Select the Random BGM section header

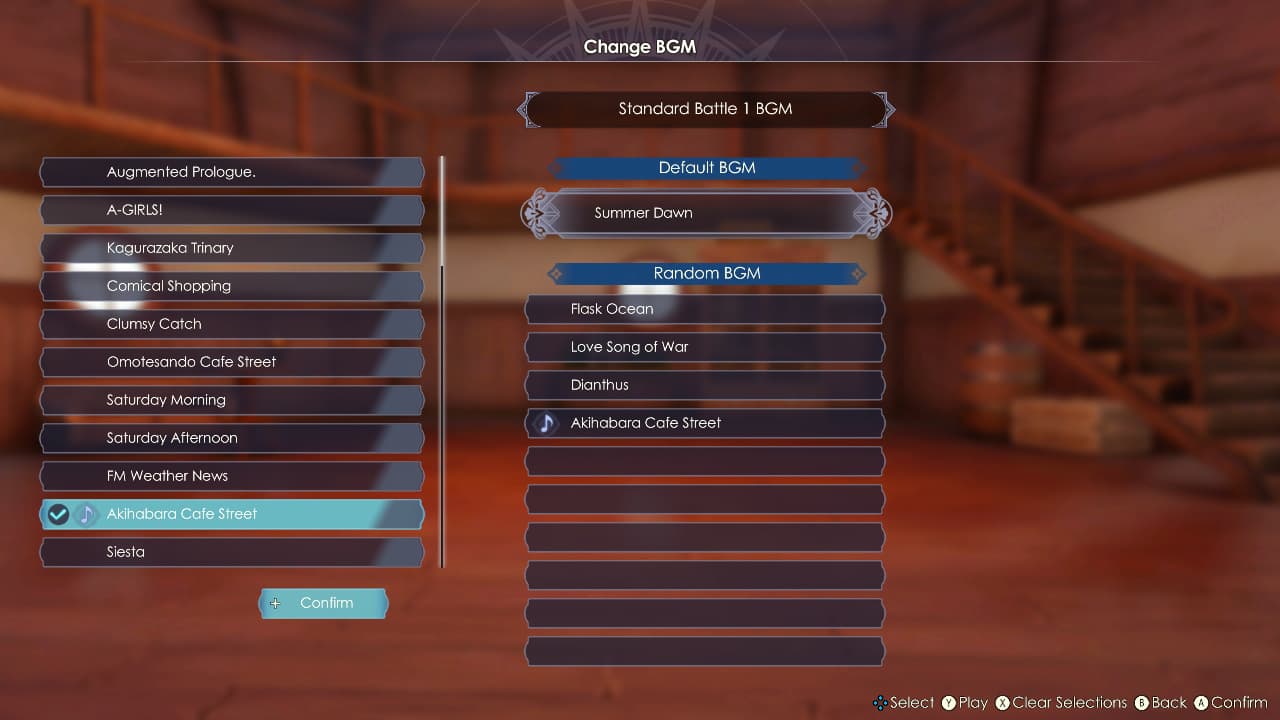pyautogui.click(x=704, y=273)
